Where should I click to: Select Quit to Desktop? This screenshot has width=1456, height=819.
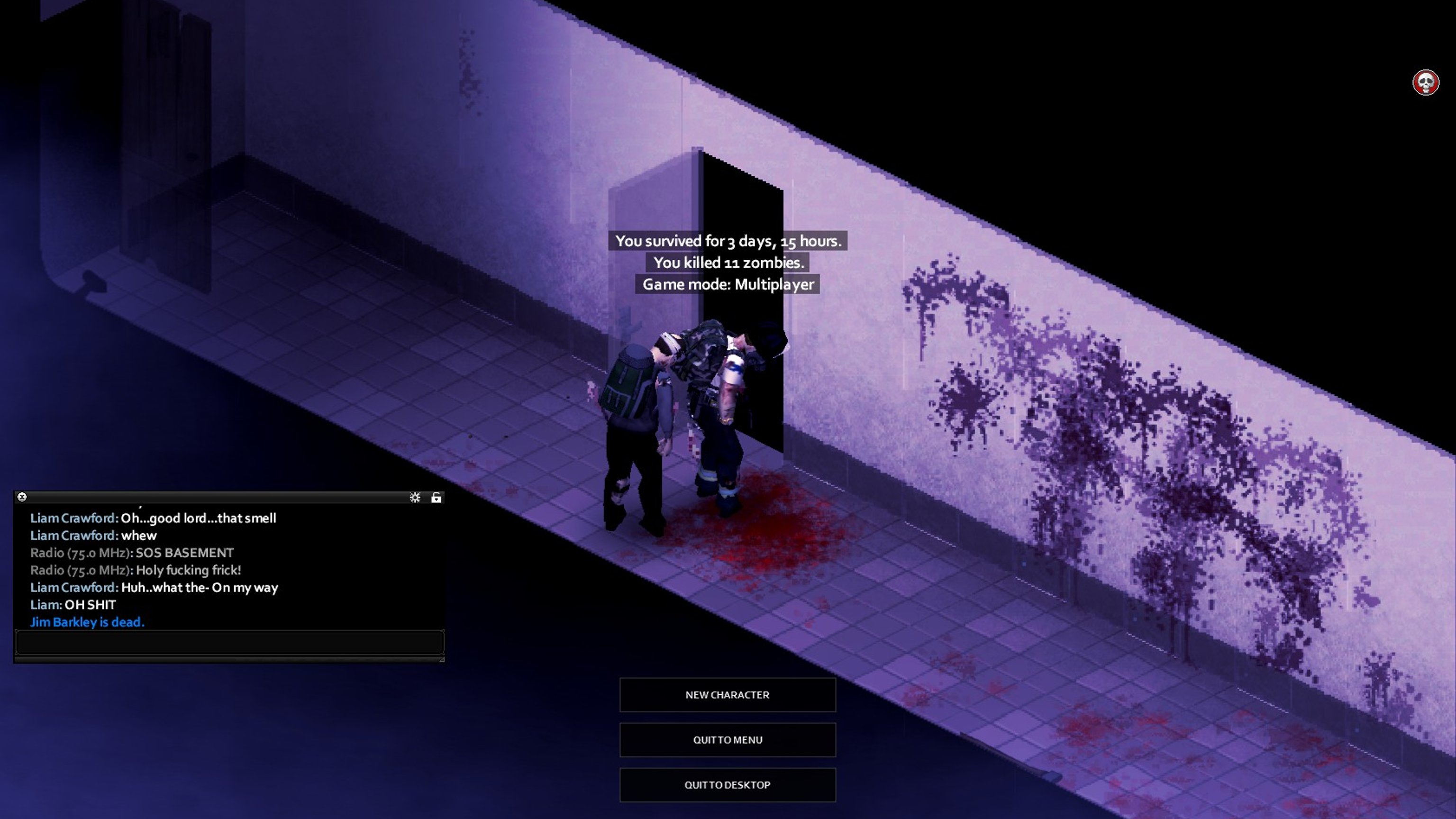pyautogui.click(x=727, y=784)
